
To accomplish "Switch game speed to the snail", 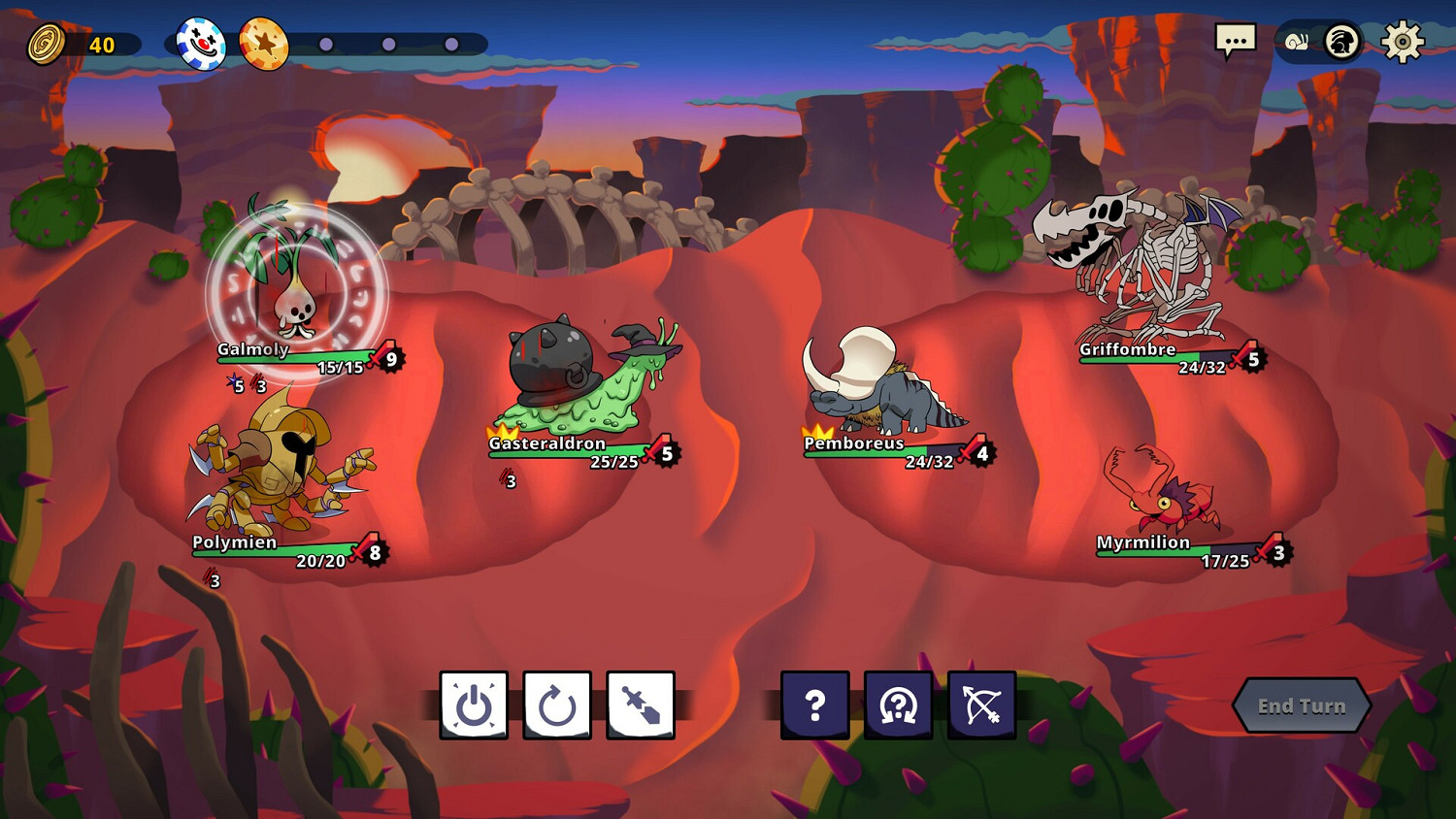I will (x=1296, y=42).
